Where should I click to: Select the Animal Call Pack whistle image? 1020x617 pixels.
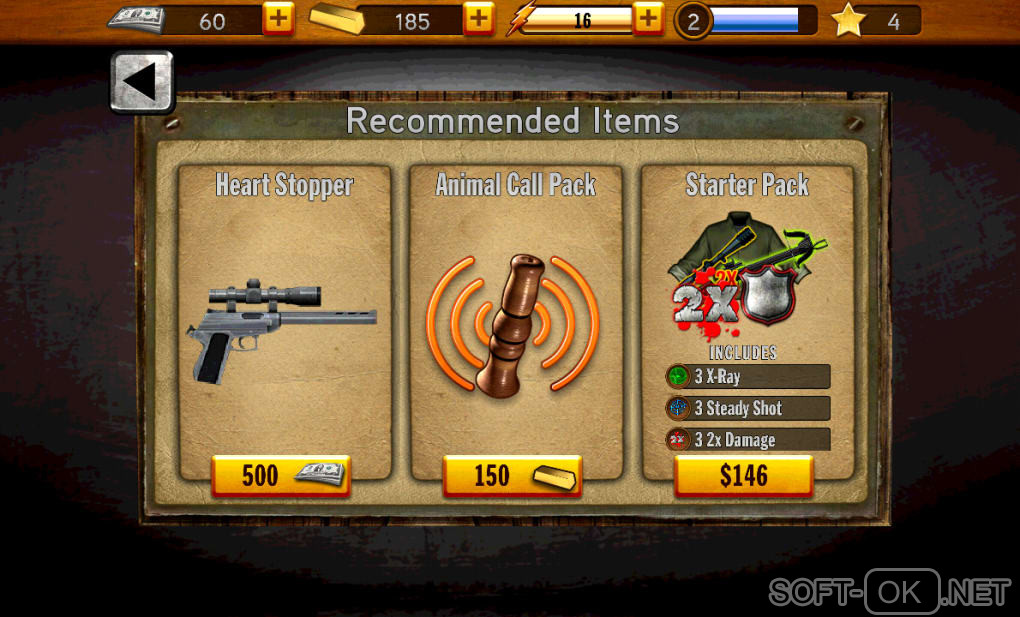pyautogui.click(x=514, y=322)
